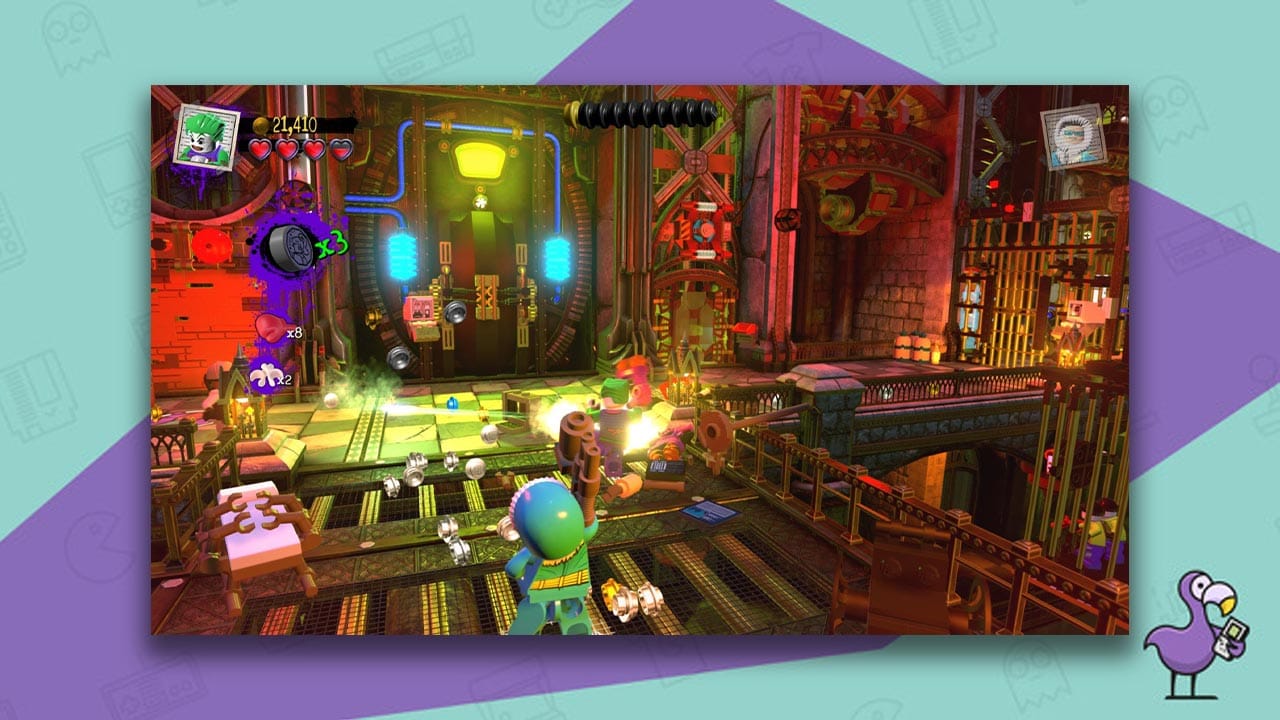
Task: Toggle the first heart in the health bar
Action: pyautogui.click(x=260, y=151)
